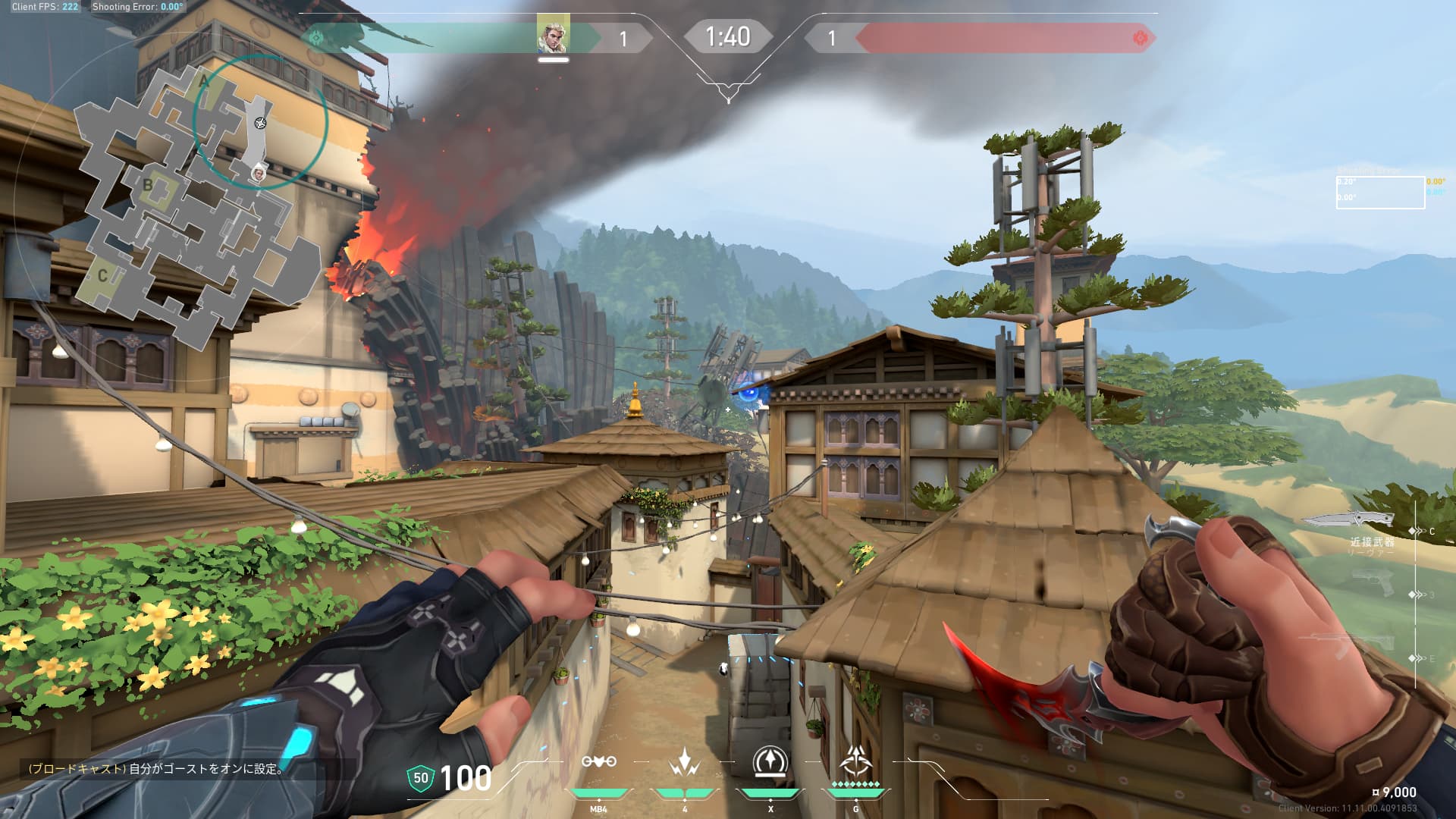This screenshot has width=1456, height=819.
Task: Select the melee knife weapon slot
Action: pos(1350,520)
